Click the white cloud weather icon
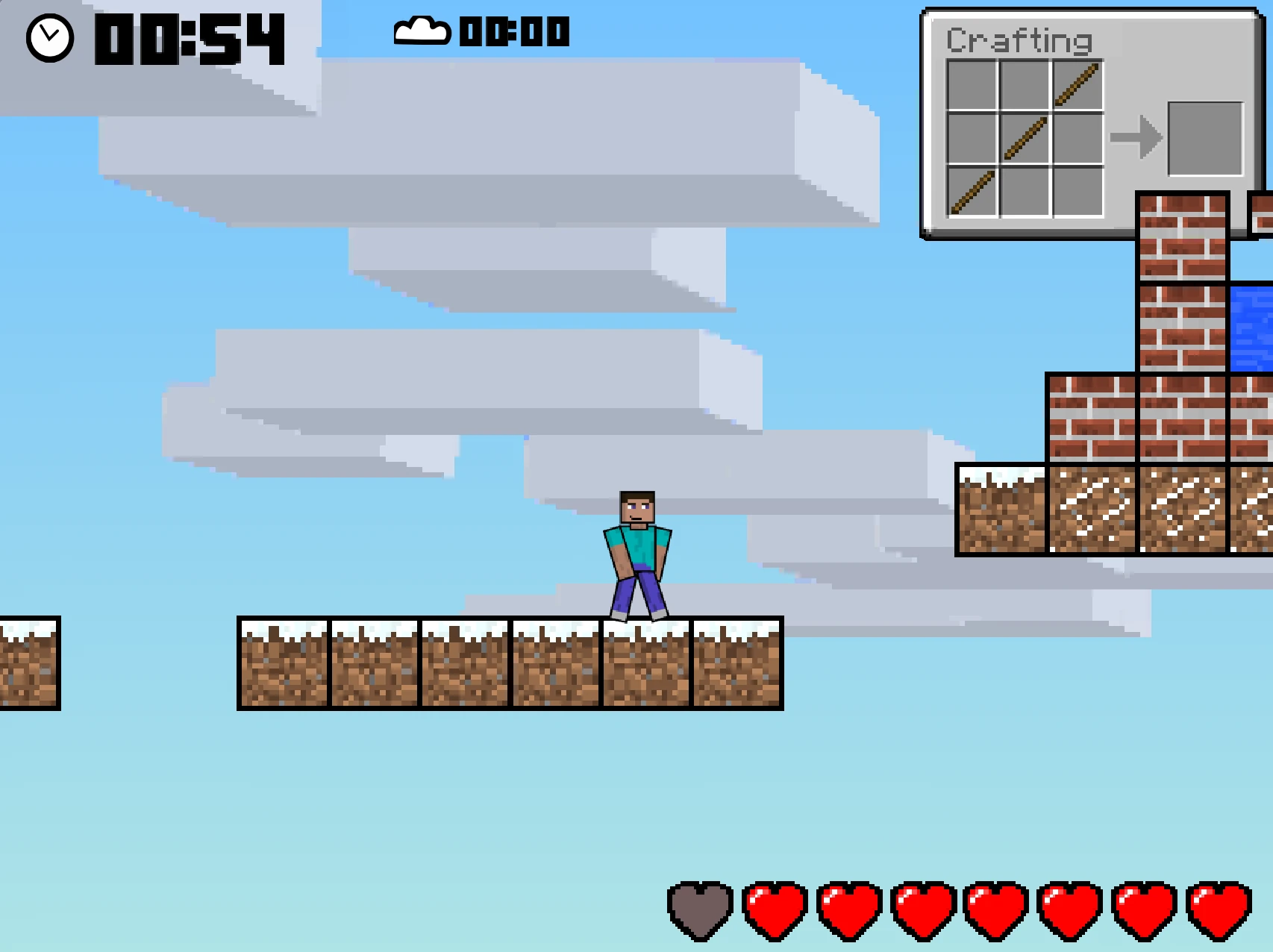Screen dimensions: 1273x952 pos(420,31)
